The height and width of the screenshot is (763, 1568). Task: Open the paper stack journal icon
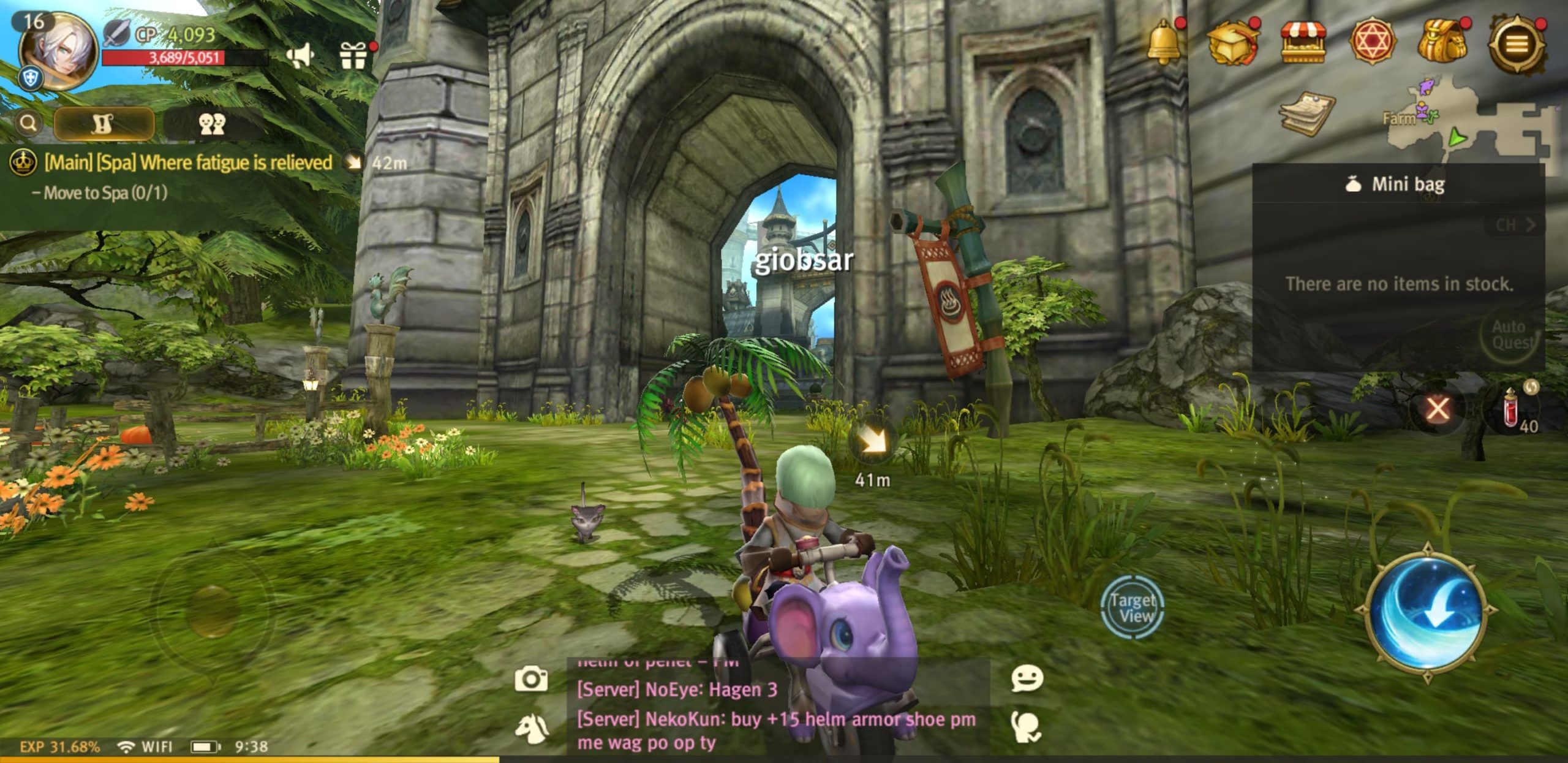point(1306,113)
